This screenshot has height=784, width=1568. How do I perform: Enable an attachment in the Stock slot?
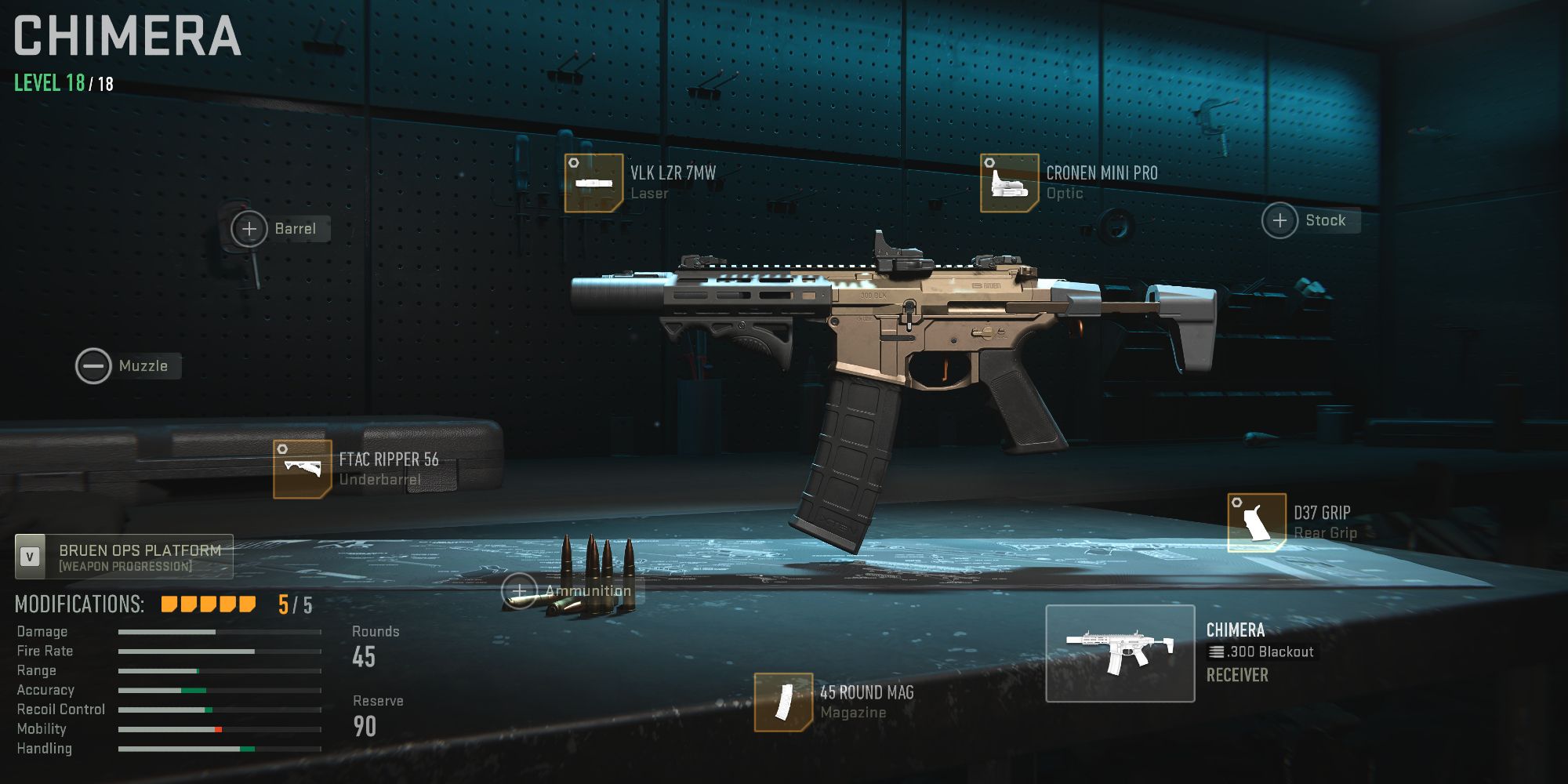[1280, 220]
